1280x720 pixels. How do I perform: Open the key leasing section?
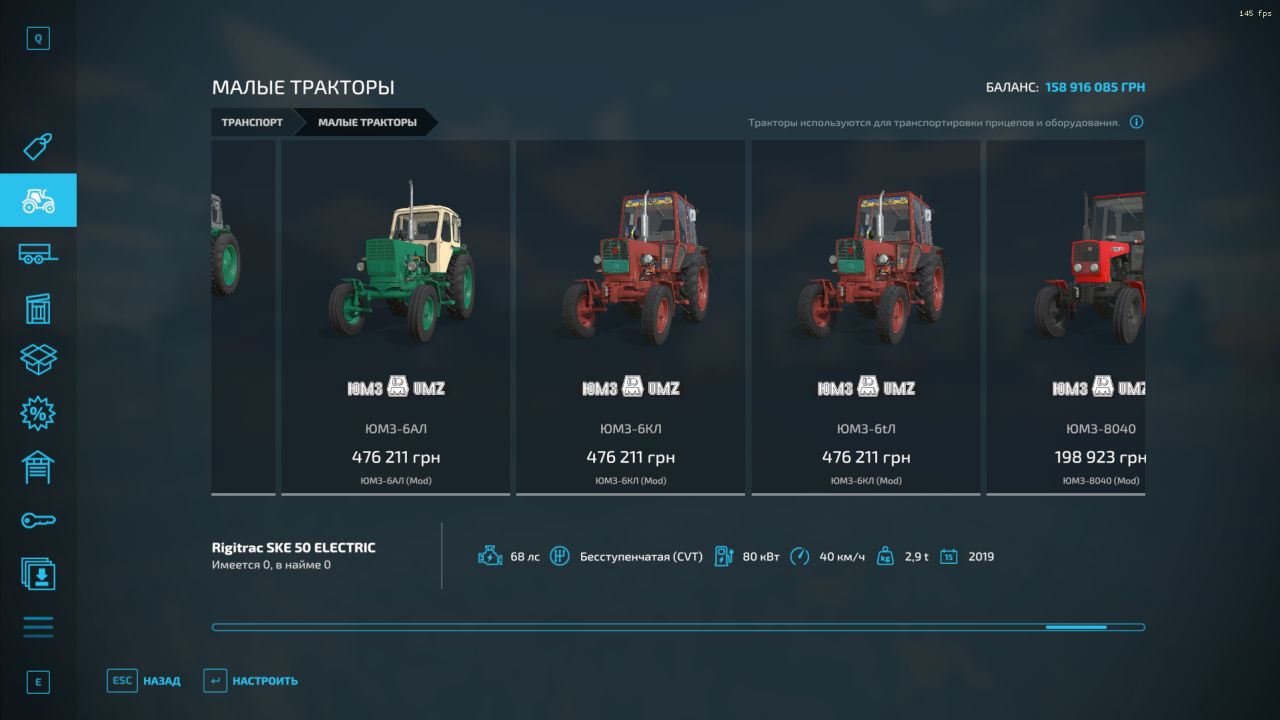coord(38,520)
